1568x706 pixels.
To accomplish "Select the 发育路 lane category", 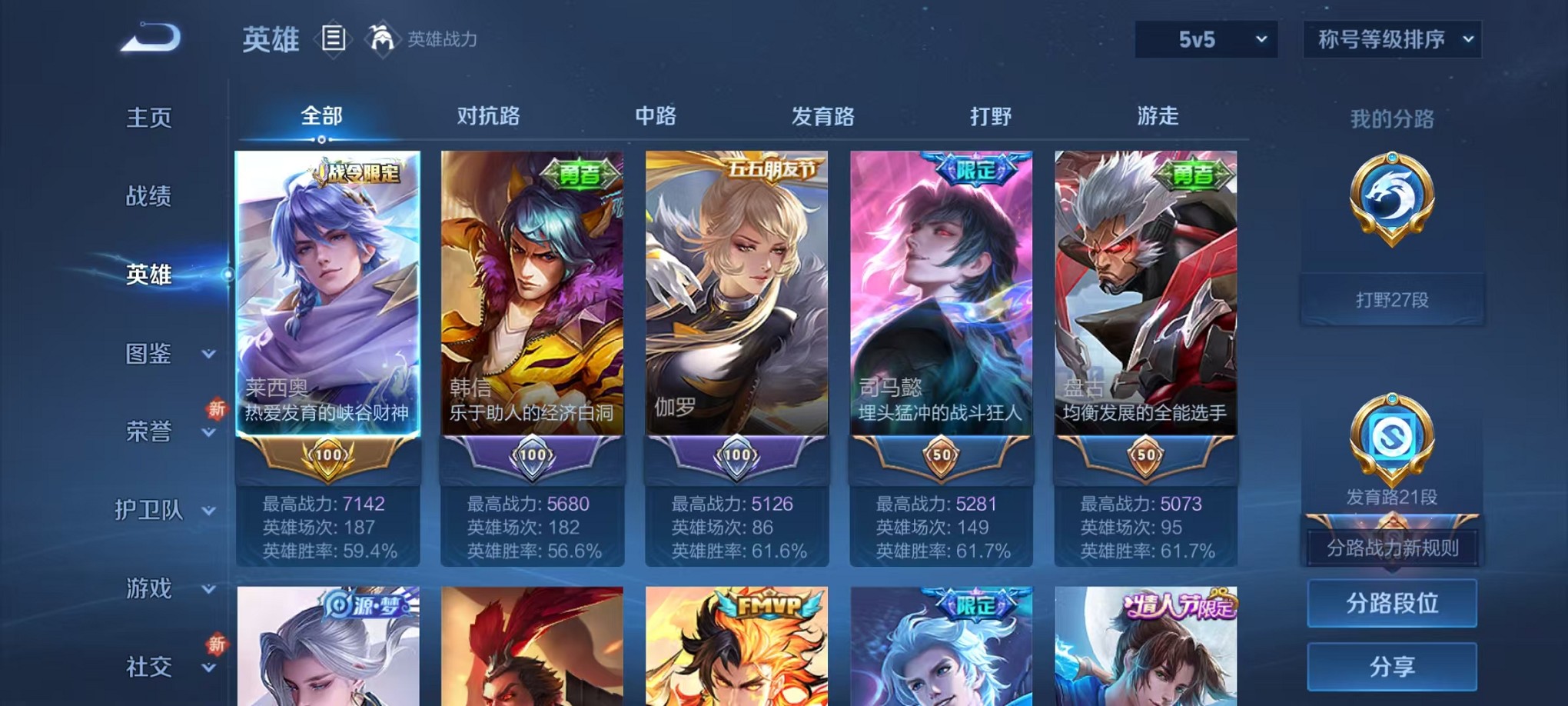I will pos(823,117).
